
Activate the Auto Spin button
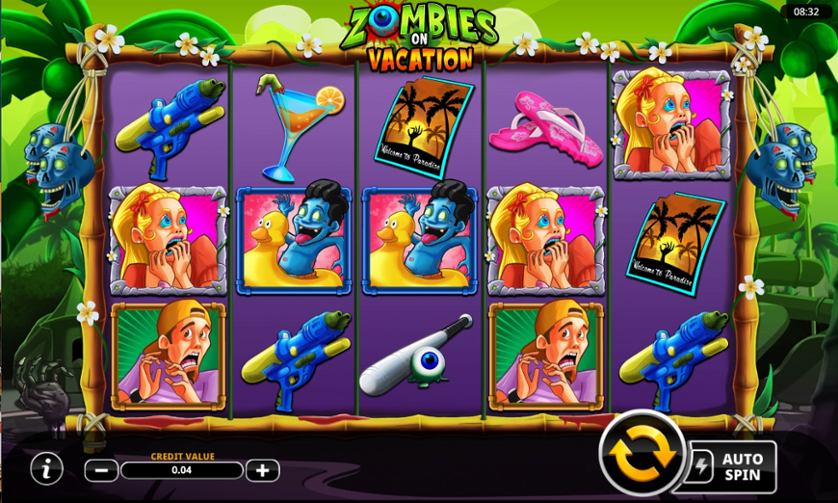(733, 462)
